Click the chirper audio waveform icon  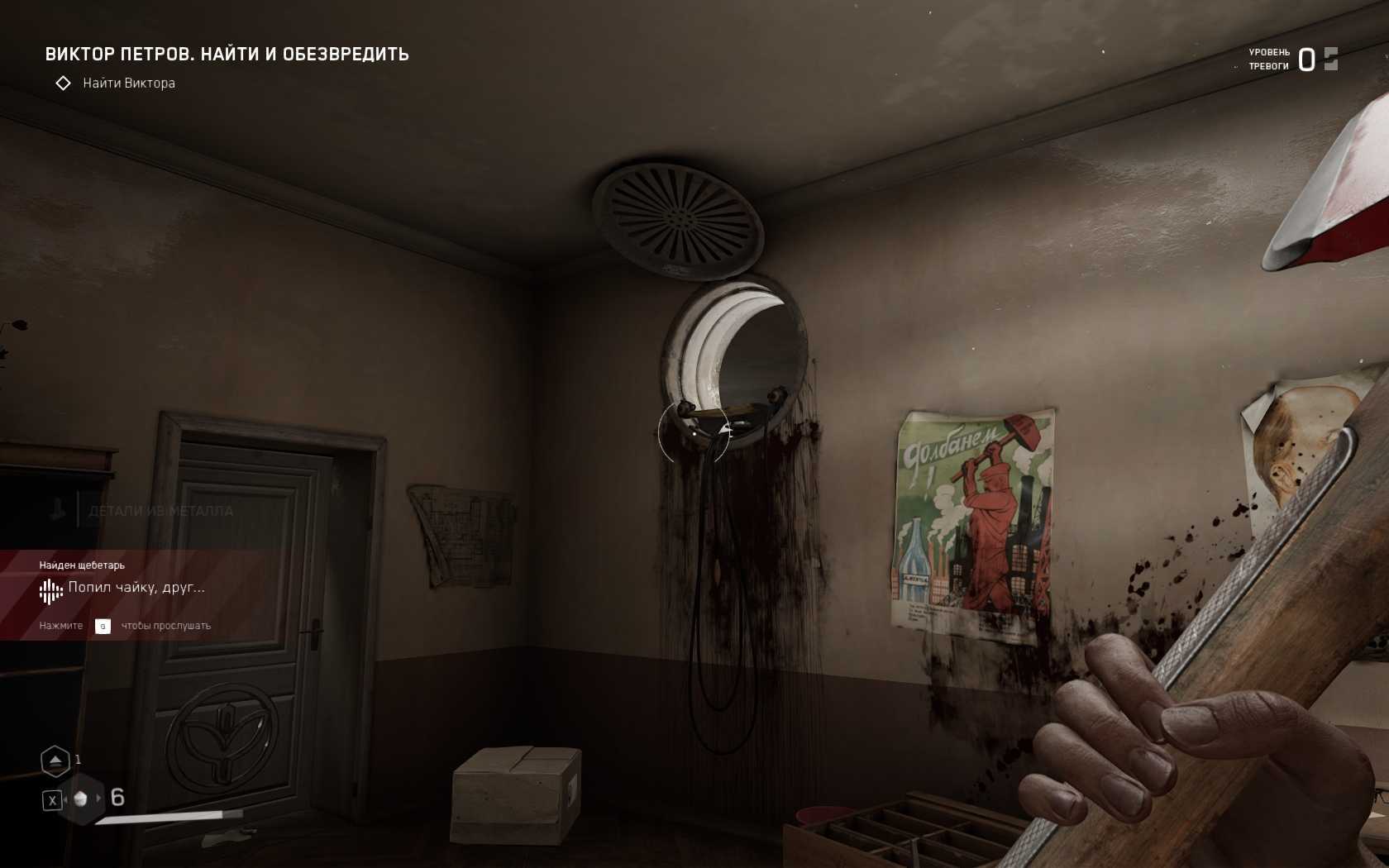(x=50, y=590)
